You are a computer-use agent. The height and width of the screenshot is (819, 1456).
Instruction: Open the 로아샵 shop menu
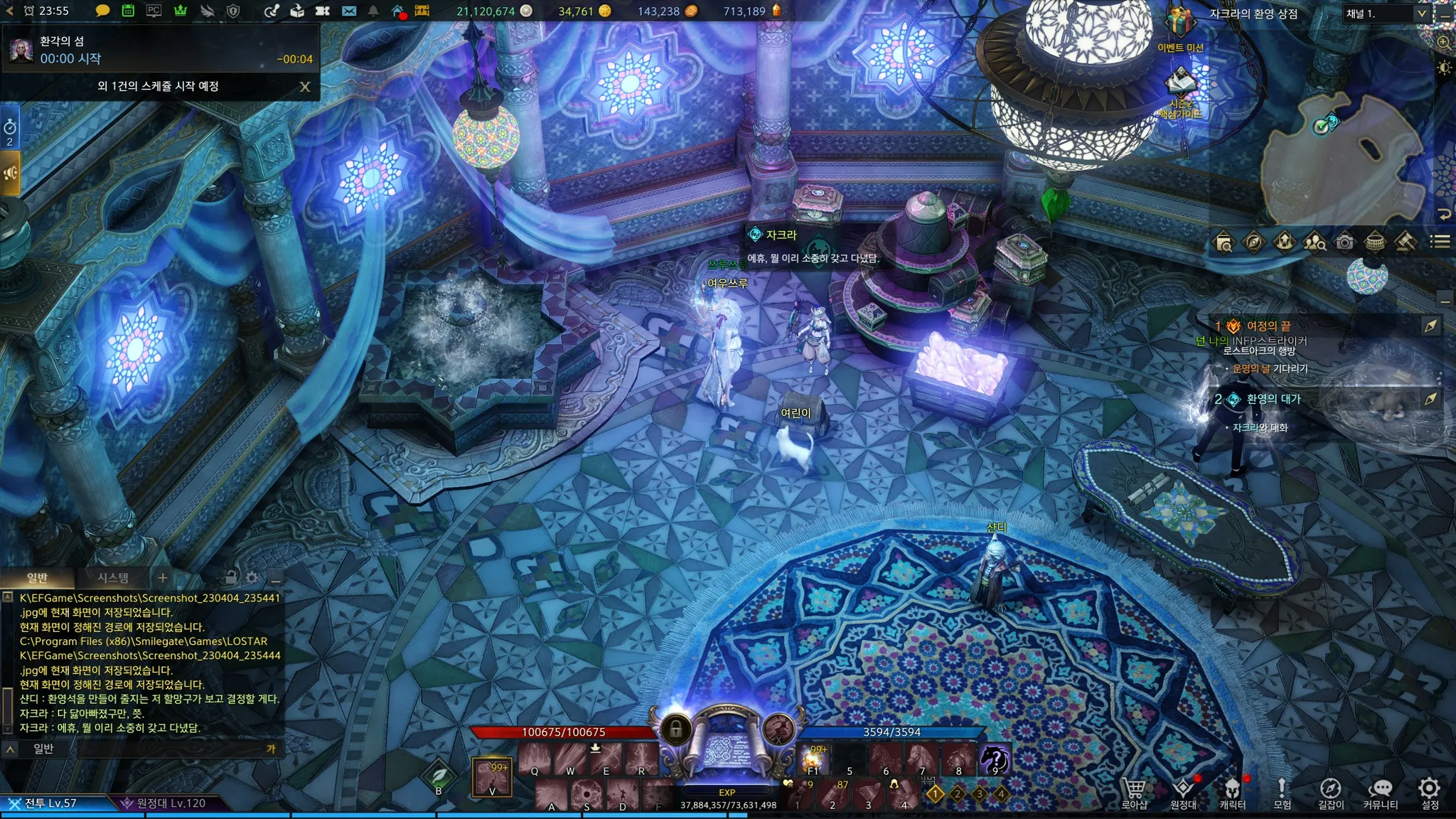1134,793
